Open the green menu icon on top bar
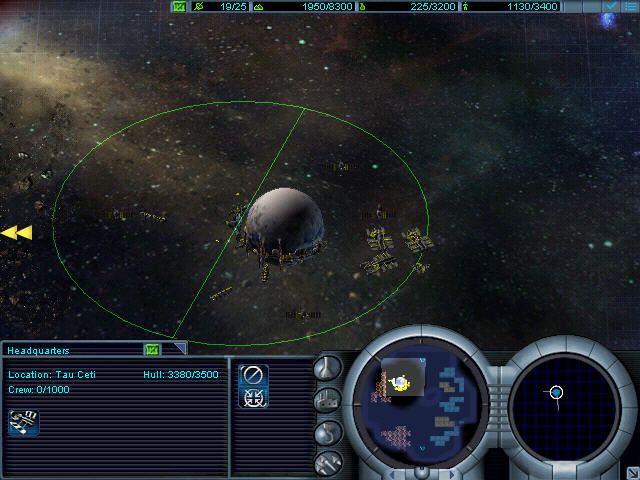640x480 pixels. click(x=179, y=7)
